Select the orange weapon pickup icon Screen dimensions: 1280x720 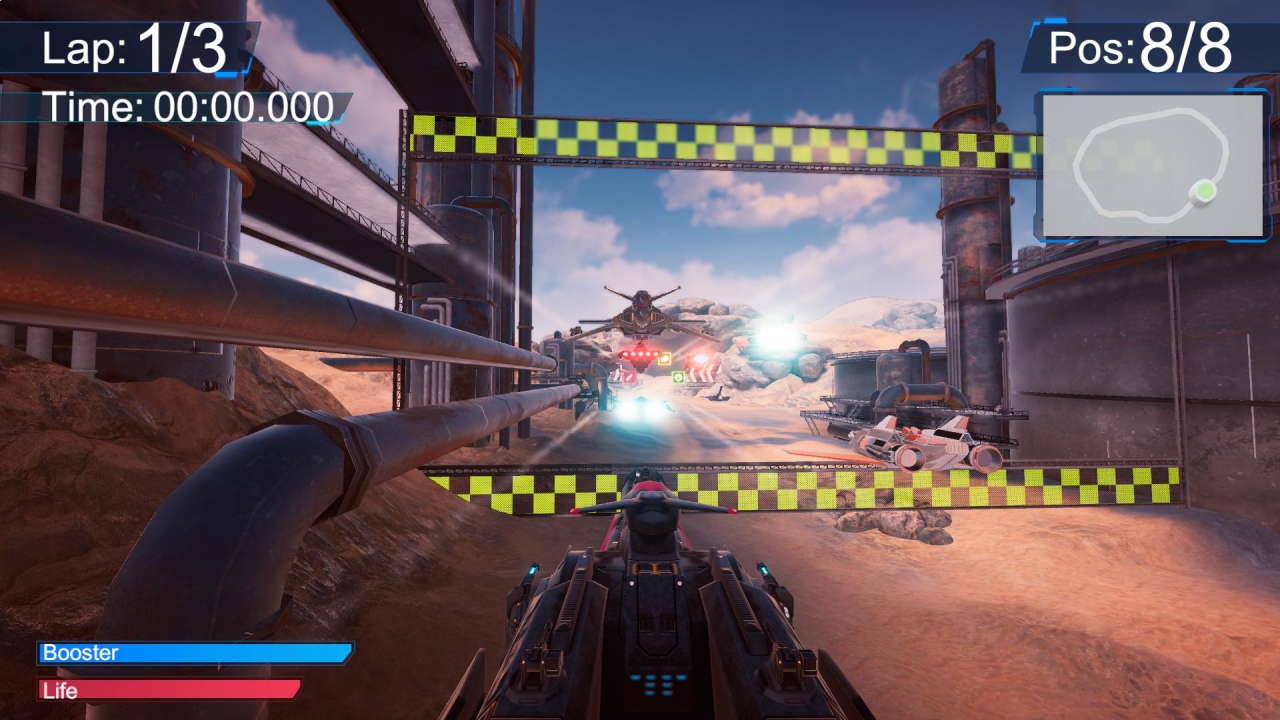665,358
